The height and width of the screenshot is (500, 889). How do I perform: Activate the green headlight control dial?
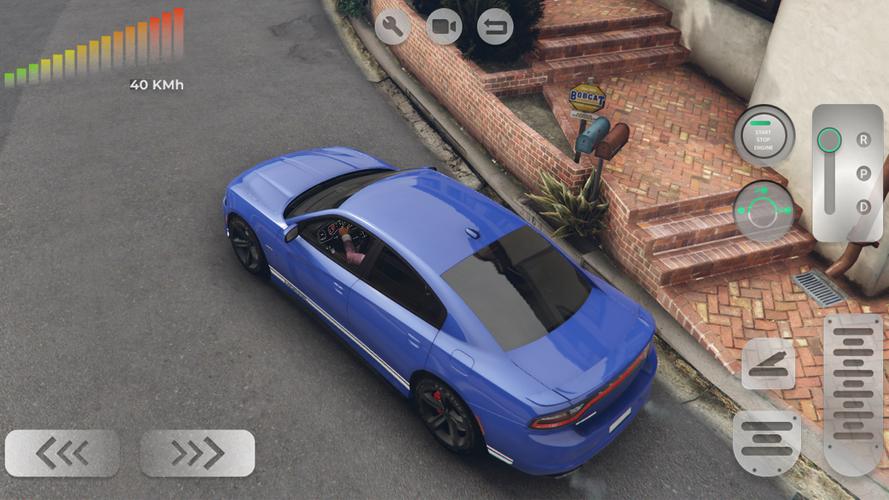click(x=764, y=210)
